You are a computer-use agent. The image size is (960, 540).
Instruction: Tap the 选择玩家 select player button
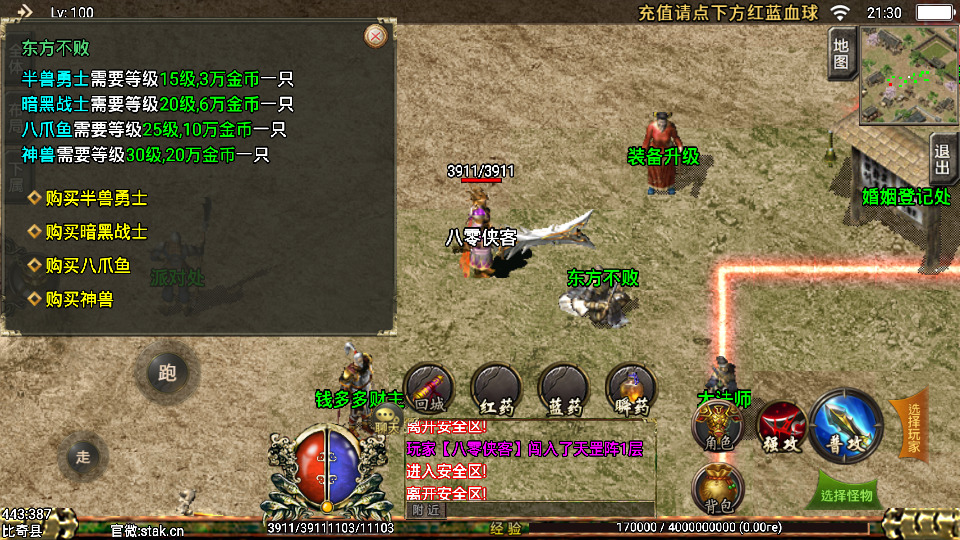[x=911, y=425]
